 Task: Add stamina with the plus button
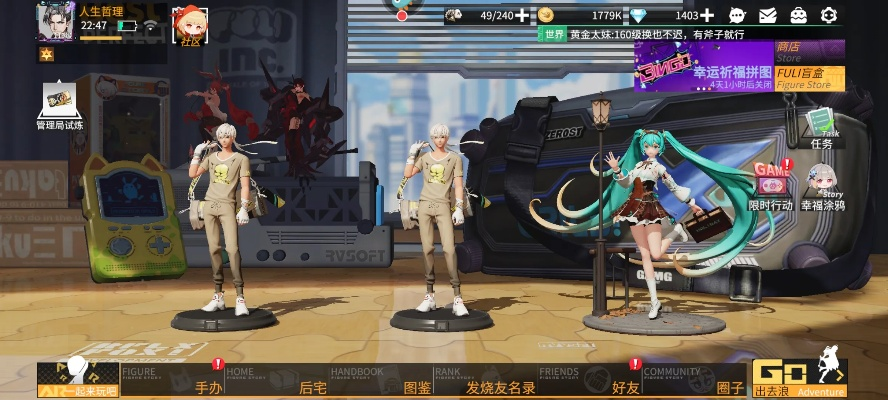point(522,15)
